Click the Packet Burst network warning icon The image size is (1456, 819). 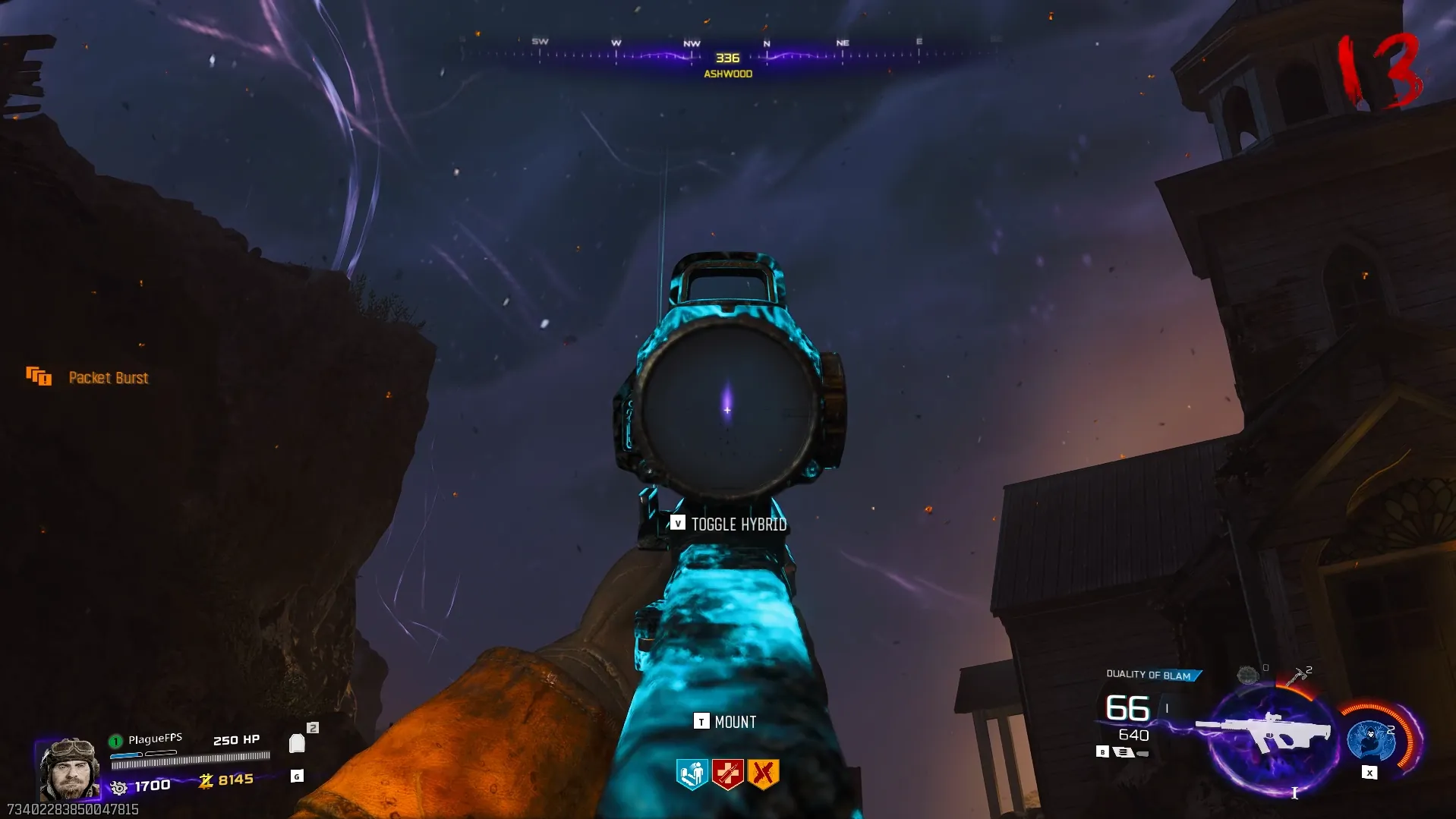[39, 376]
